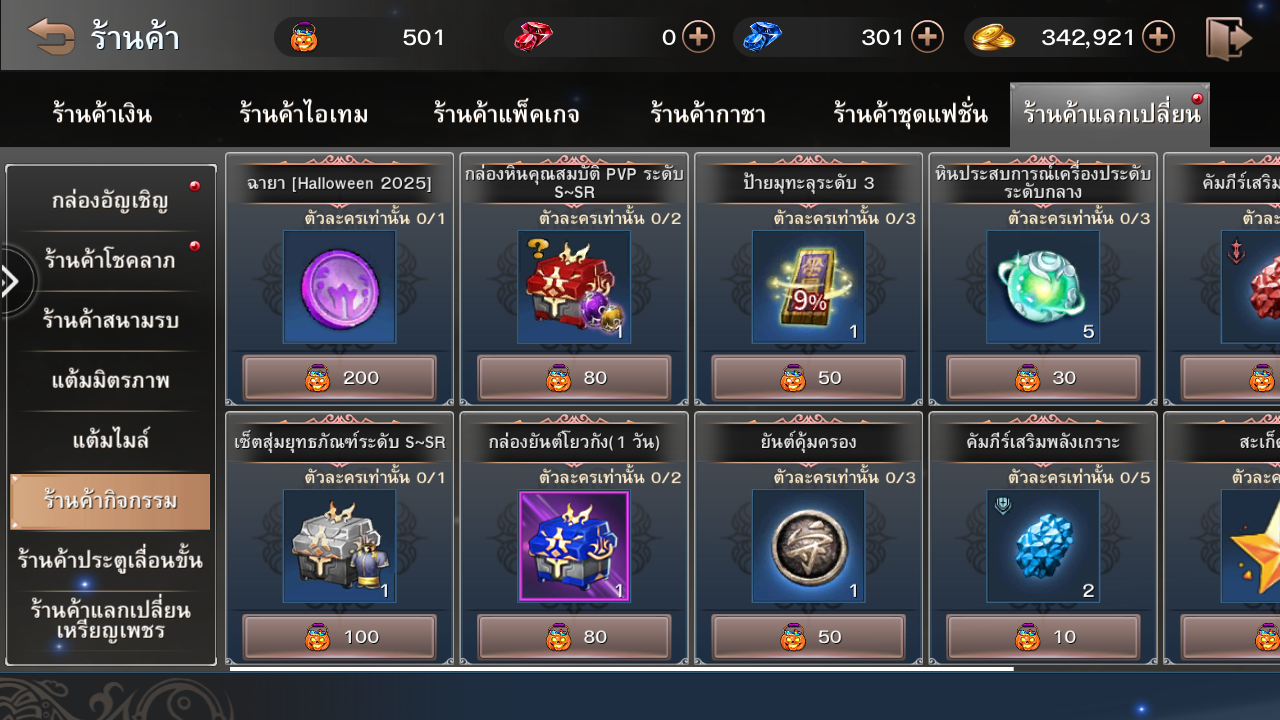Image resolution: width=1280 pixels, height=720 pixels.
Task: Exit the shop via door icon
Action: [1228, 38]
